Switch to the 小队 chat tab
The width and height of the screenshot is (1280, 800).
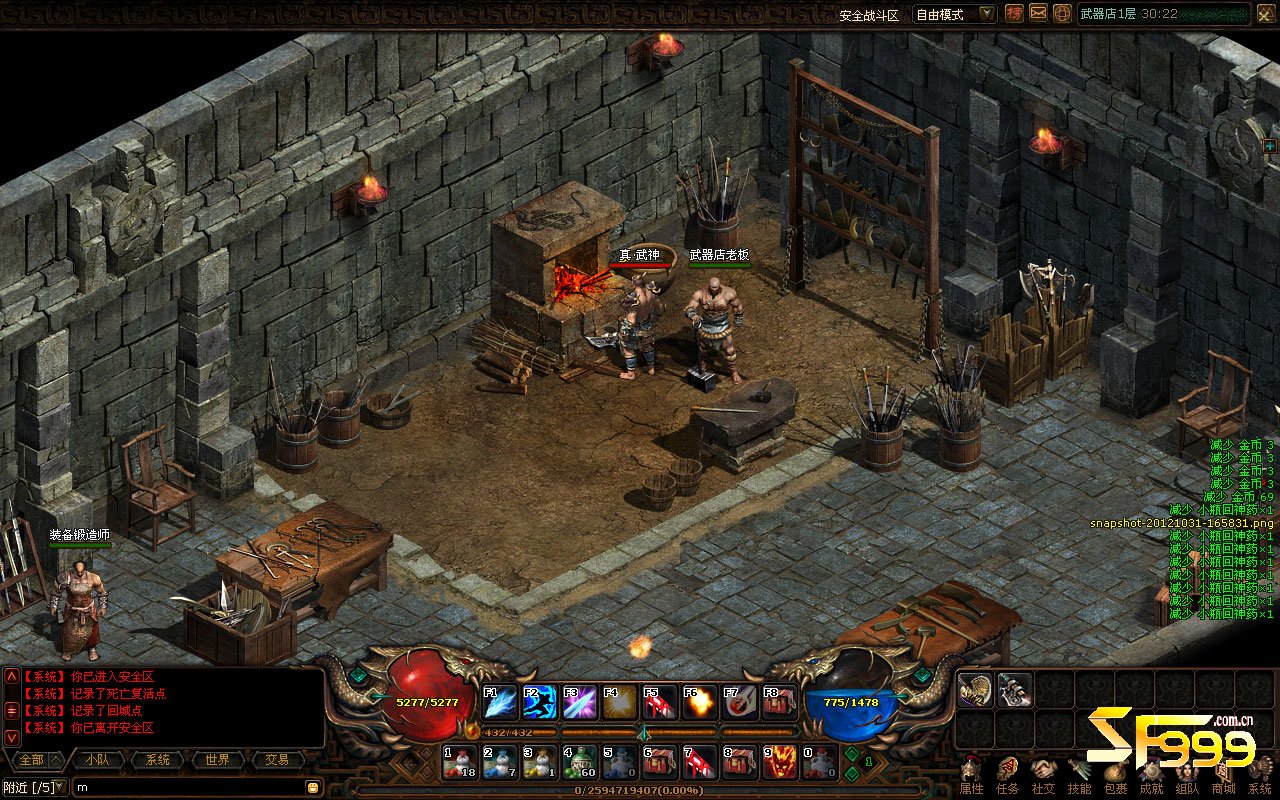[x=98, y=760]
